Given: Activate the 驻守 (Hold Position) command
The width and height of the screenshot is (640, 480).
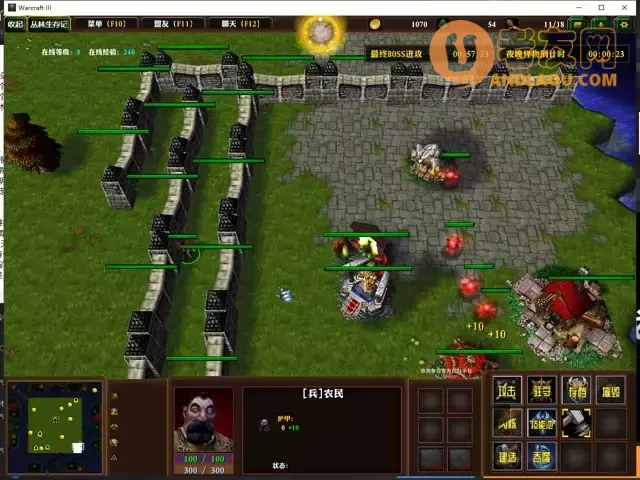Looking at the screenshot, I should (x=541, y=390).
